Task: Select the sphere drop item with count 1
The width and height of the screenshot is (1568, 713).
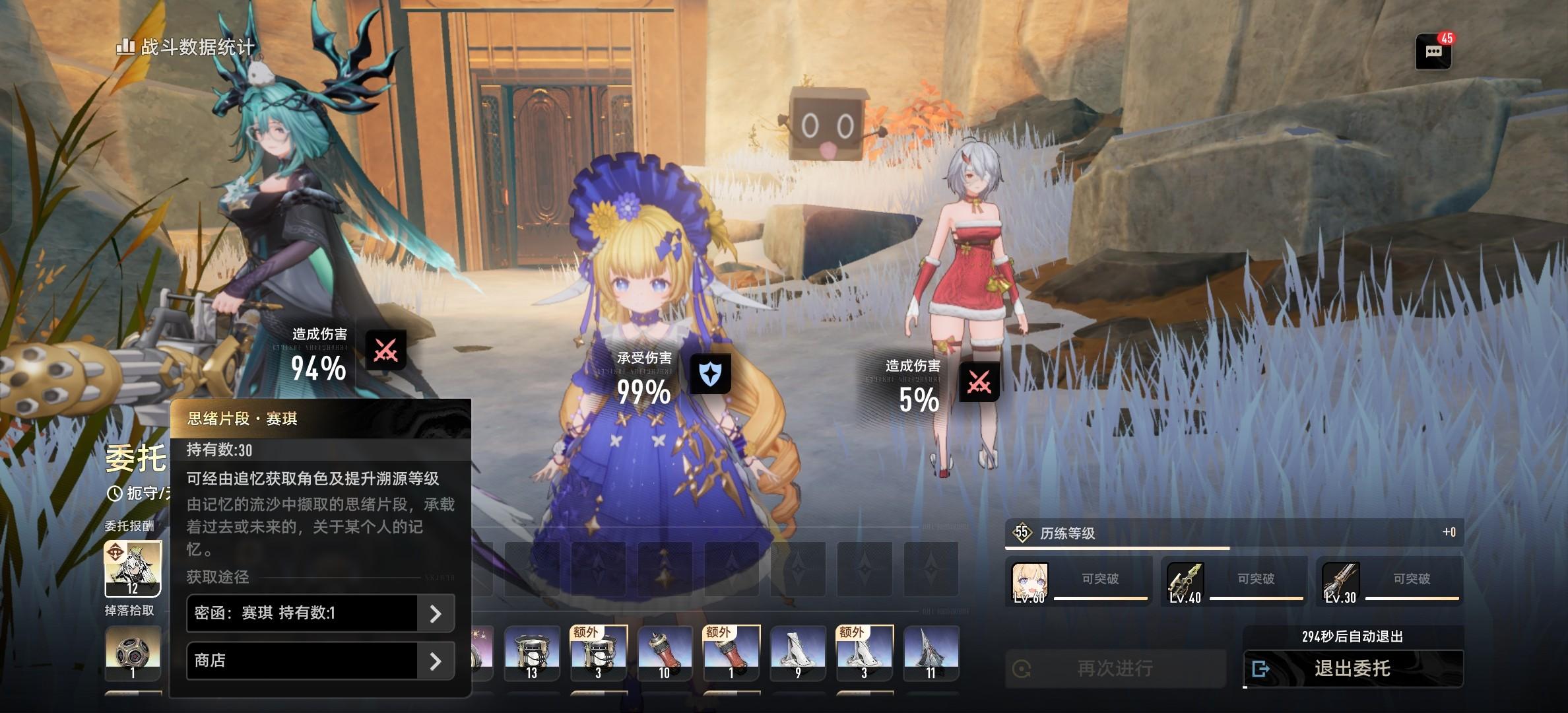Action: (x=133, y=654)
